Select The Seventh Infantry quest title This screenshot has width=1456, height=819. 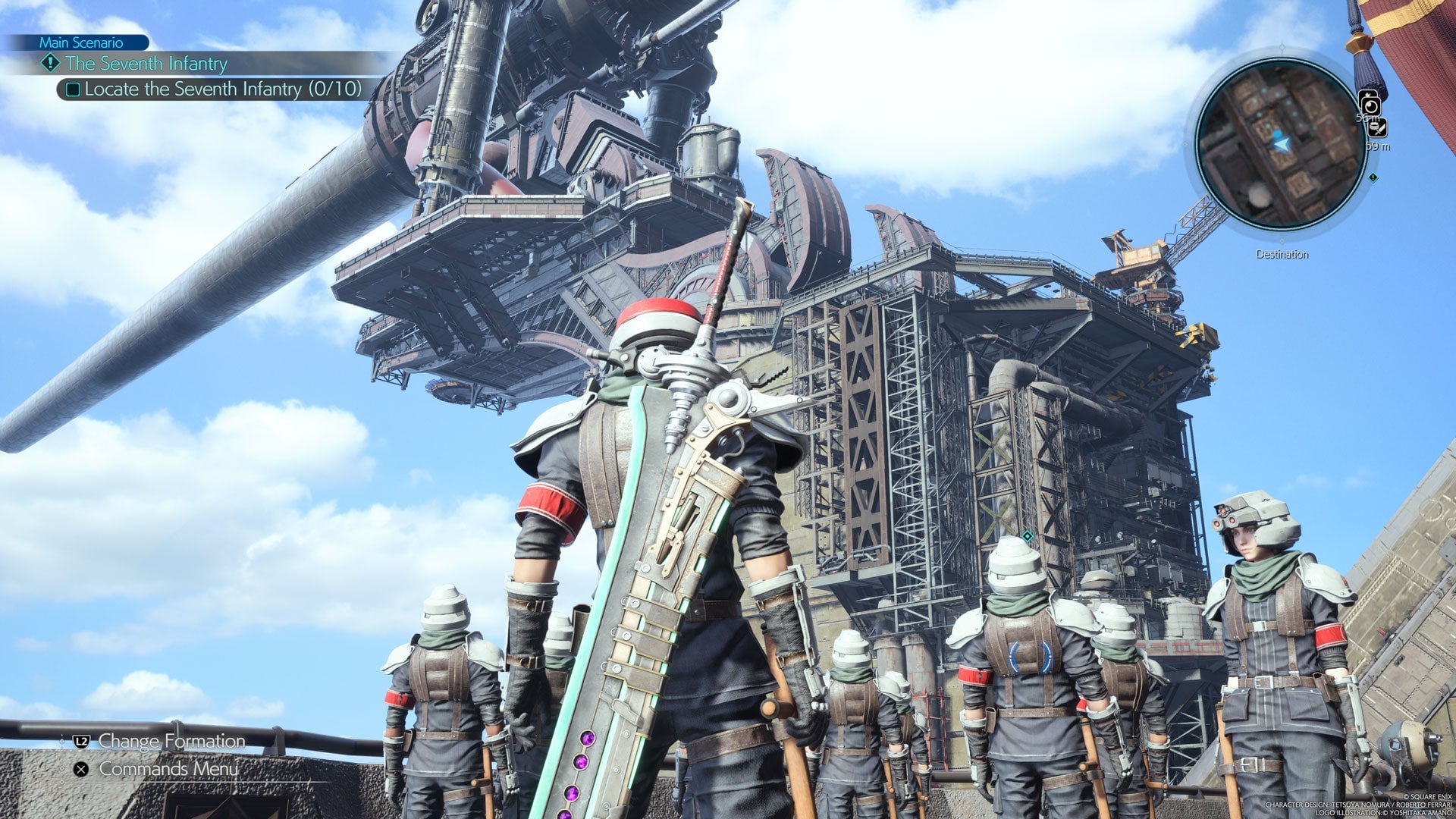tap(146, 64)
